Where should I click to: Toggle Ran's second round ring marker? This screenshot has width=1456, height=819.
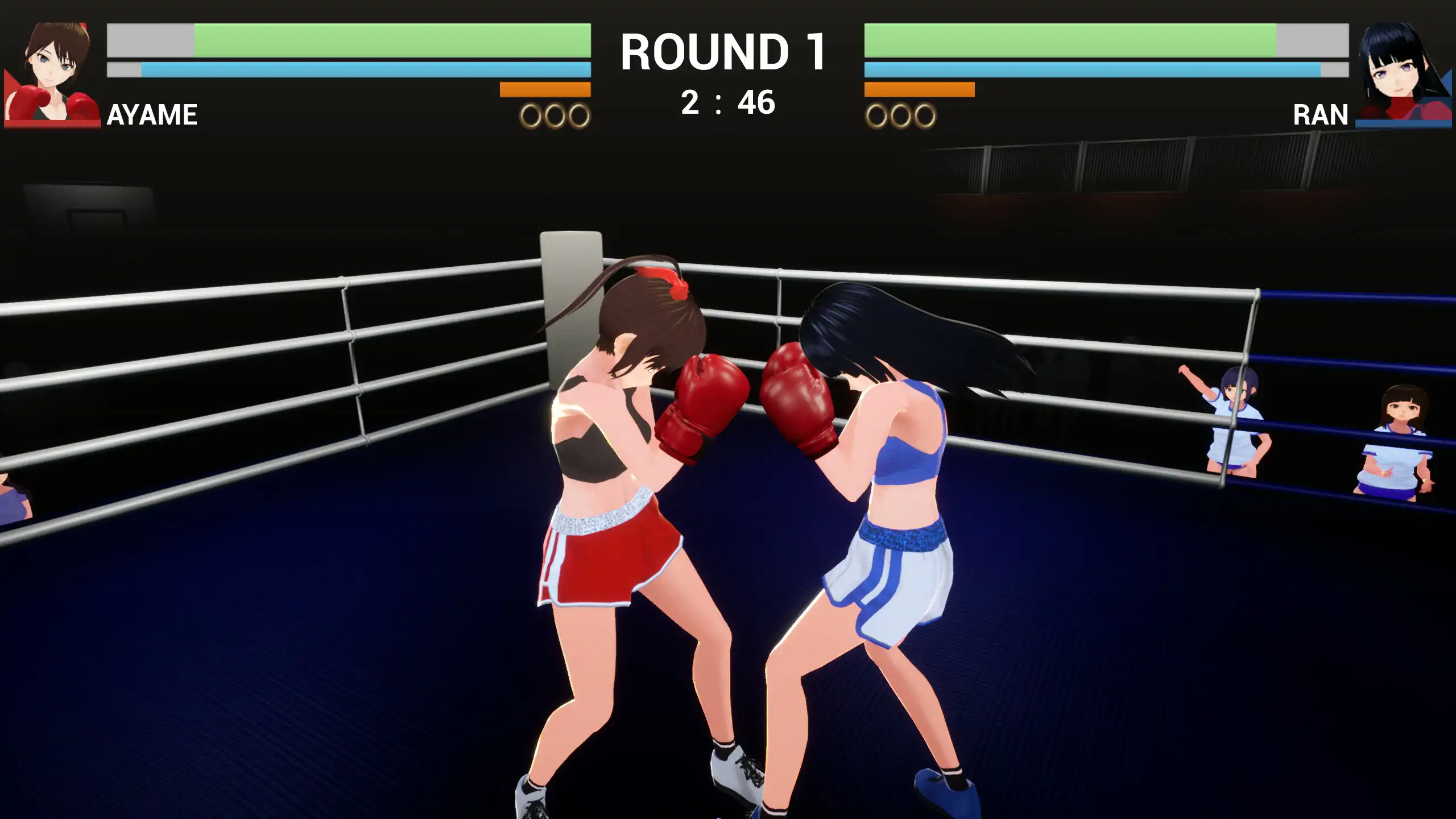pos(900,117)
